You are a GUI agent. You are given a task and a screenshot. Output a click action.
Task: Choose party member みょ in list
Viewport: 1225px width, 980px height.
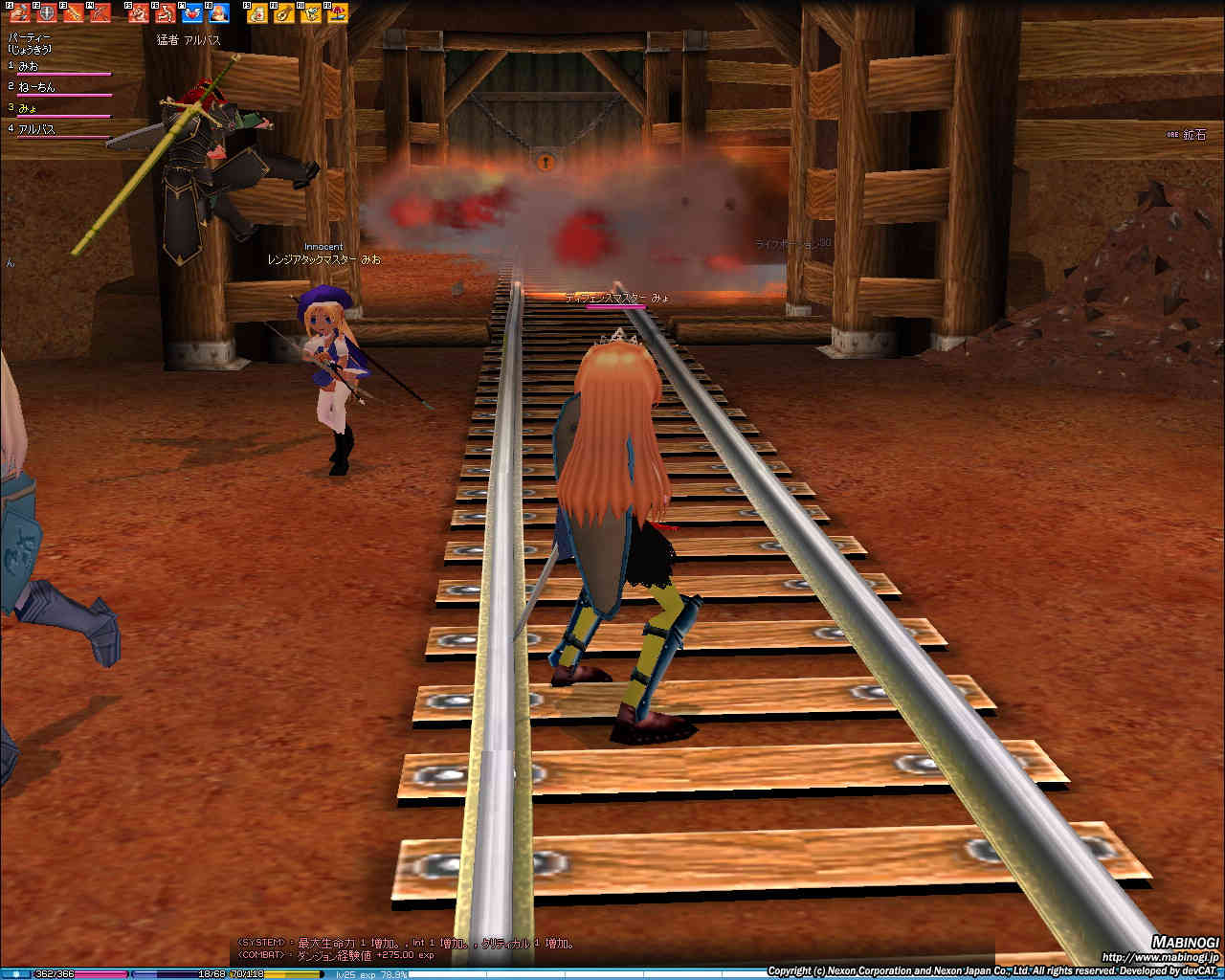(27, 108)
